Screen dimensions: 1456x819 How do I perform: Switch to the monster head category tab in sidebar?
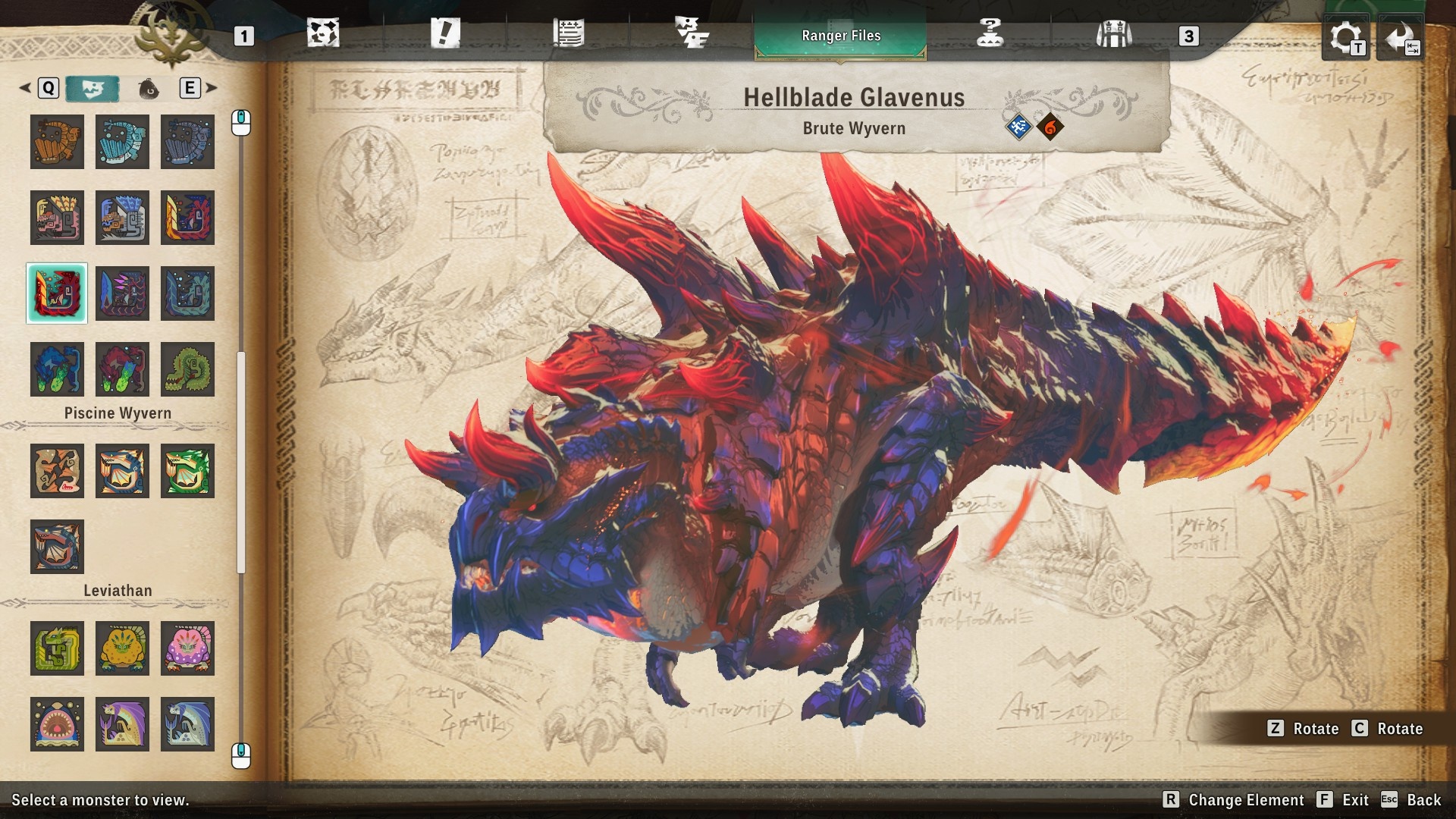coord(93,88)
